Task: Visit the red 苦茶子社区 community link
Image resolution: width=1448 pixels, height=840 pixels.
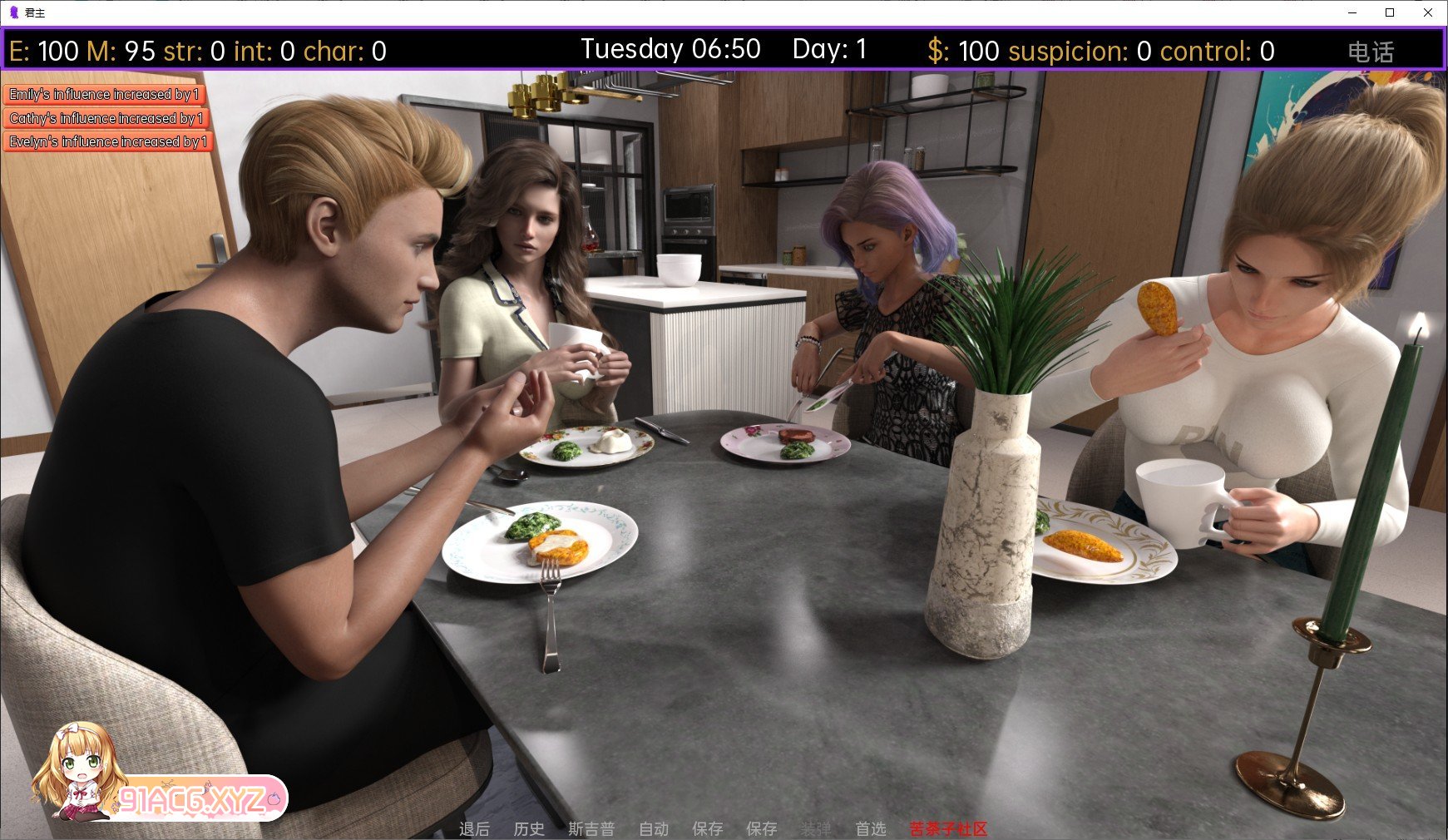Action: 948,828
